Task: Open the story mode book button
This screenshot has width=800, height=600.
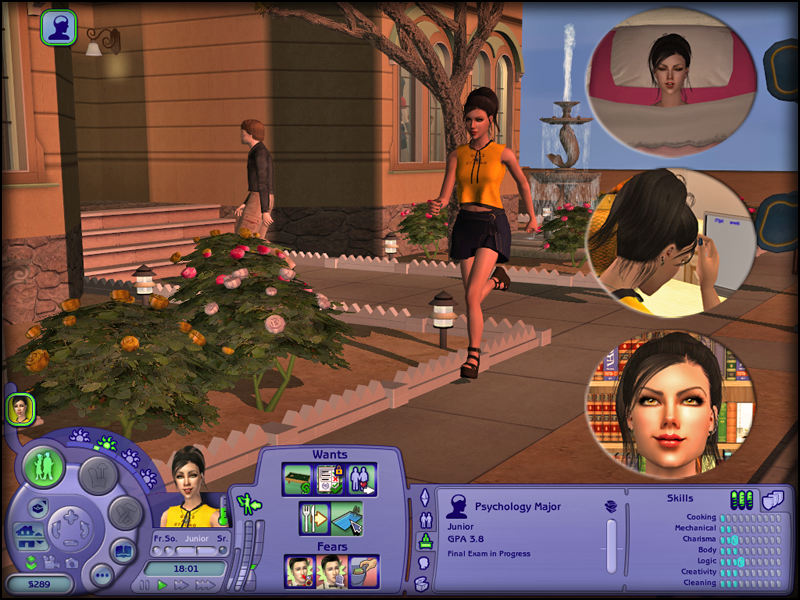Action: (x=122, y=550)
